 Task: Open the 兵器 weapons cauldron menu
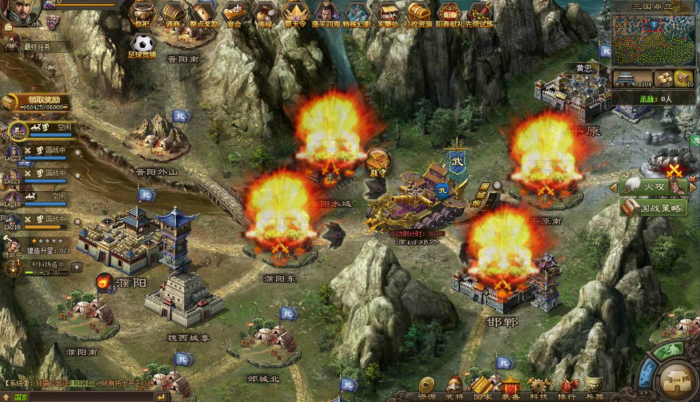[x=595, y=386]
